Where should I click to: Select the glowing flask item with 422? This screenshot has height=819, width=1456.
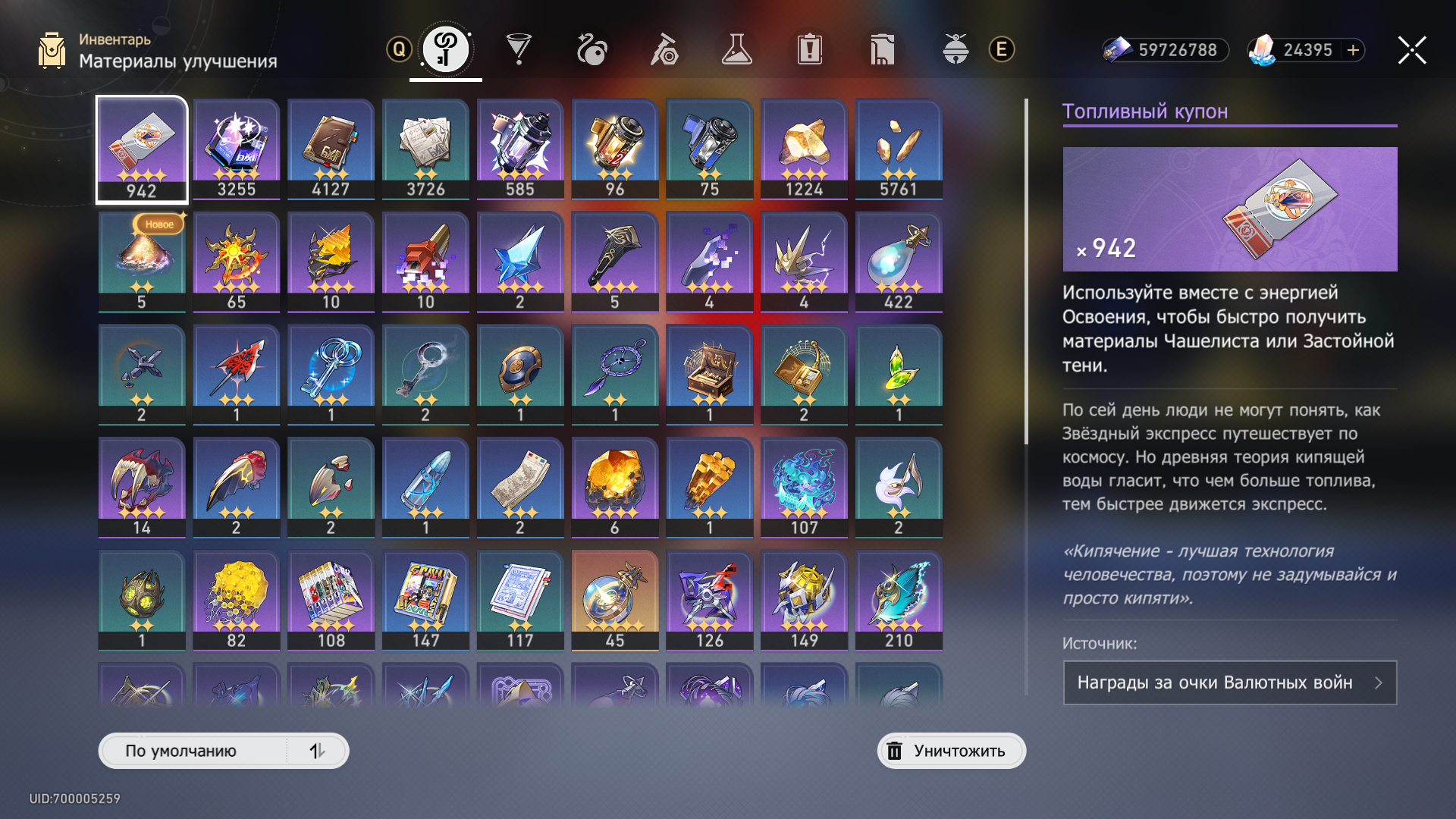[899, 262]
